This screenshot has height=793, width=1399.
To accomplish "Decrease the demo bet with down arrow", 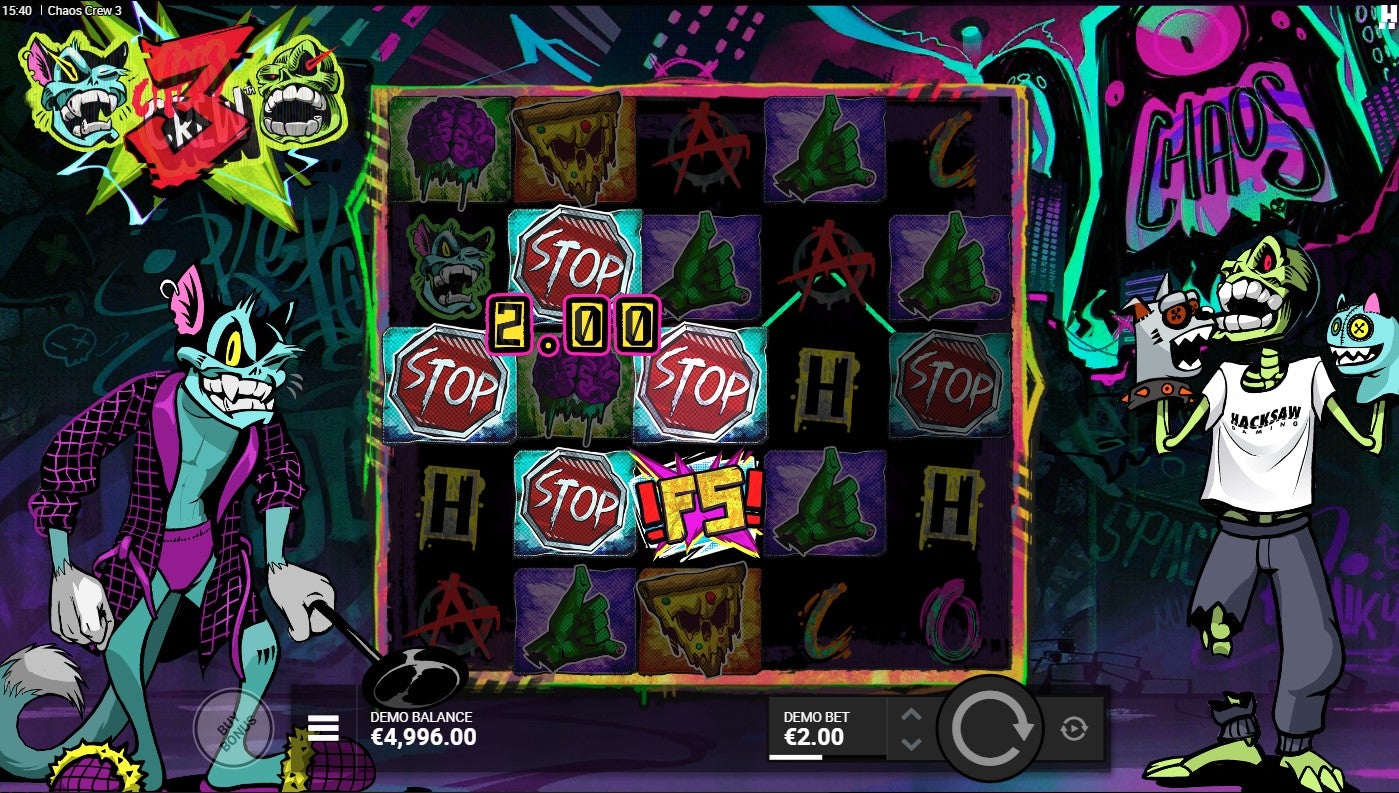I will 910,743.
